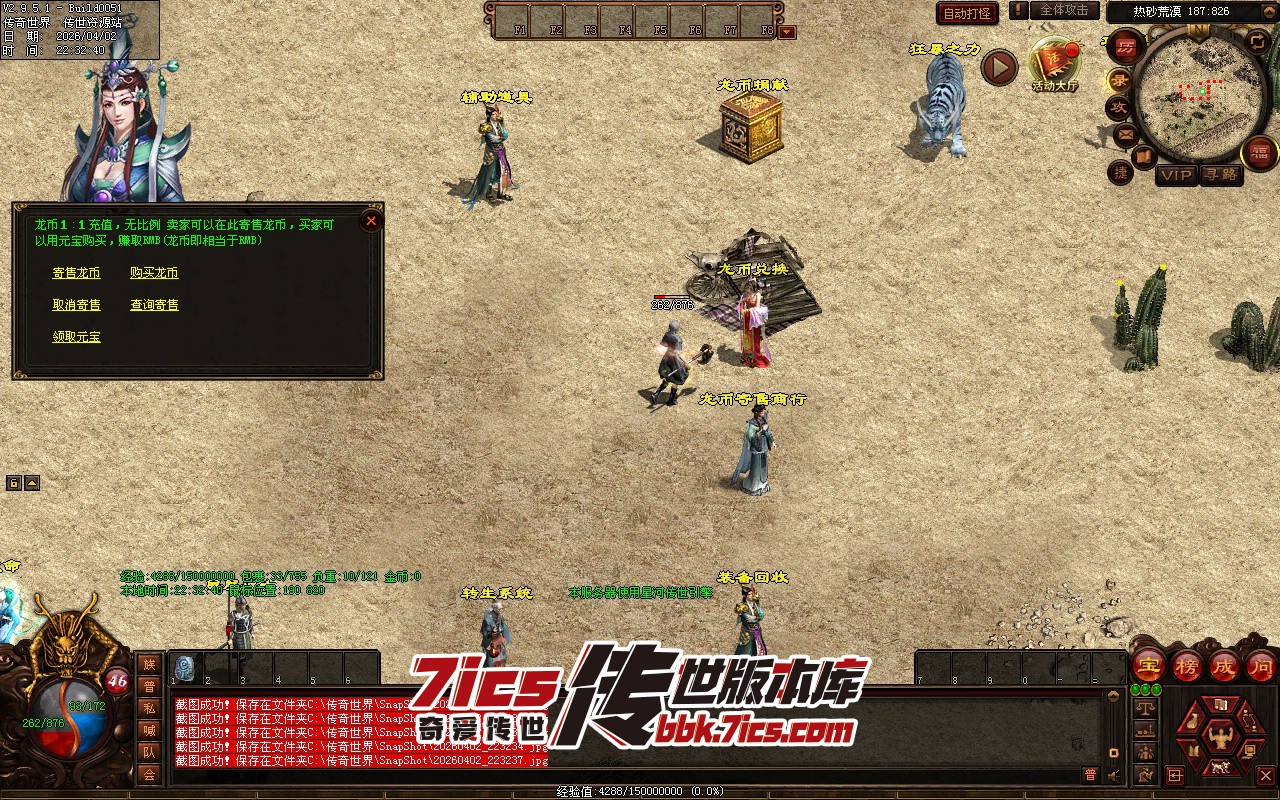The image size is (1280, 800).
Task: Activate 寻路 pathfinding
Action: tap(1220, 175)
